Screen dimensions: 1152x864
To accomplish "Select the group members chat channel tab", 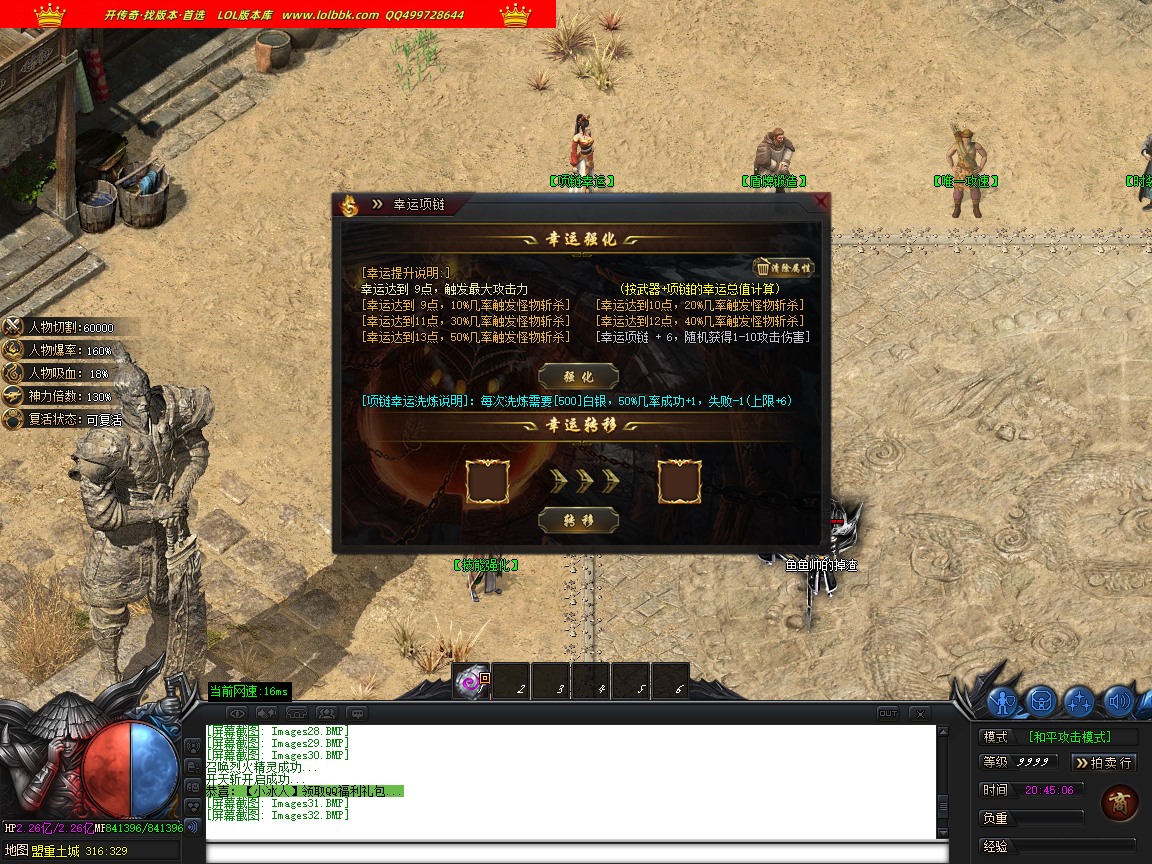I will click(326, 713).
